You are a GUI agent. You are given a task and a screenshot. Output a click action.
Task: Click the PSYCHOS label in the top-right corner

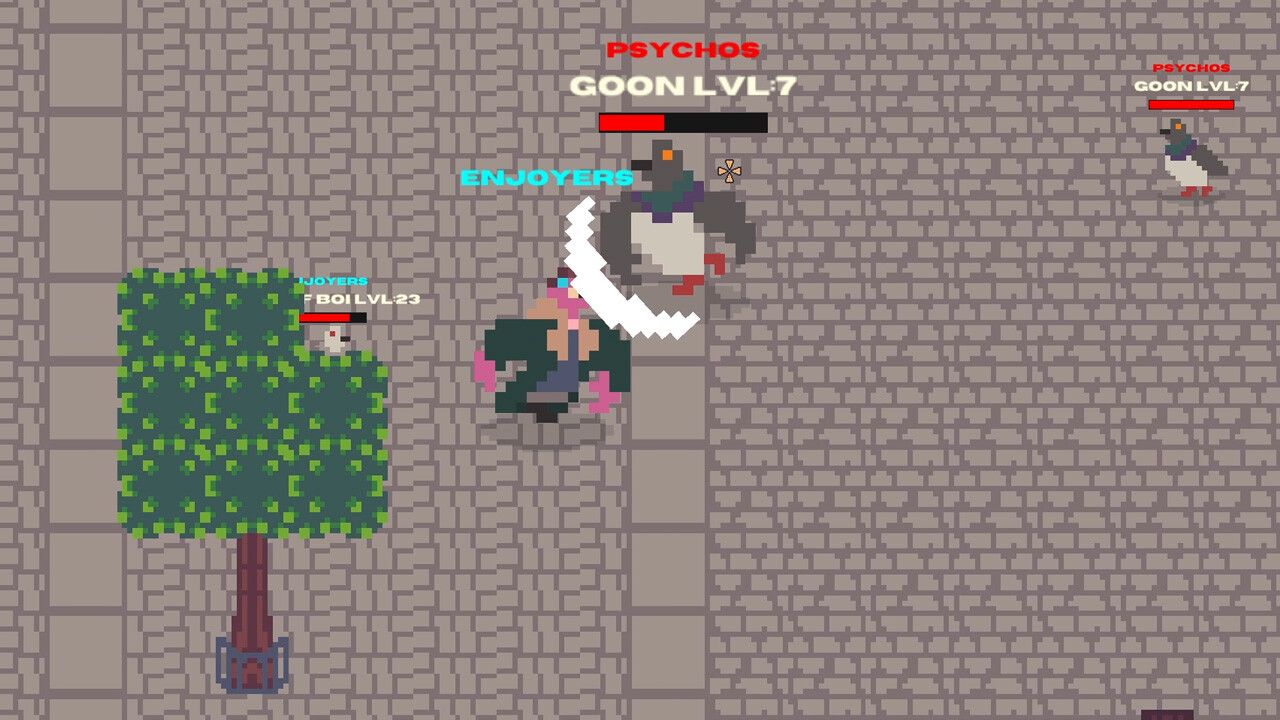[1191, 68]
